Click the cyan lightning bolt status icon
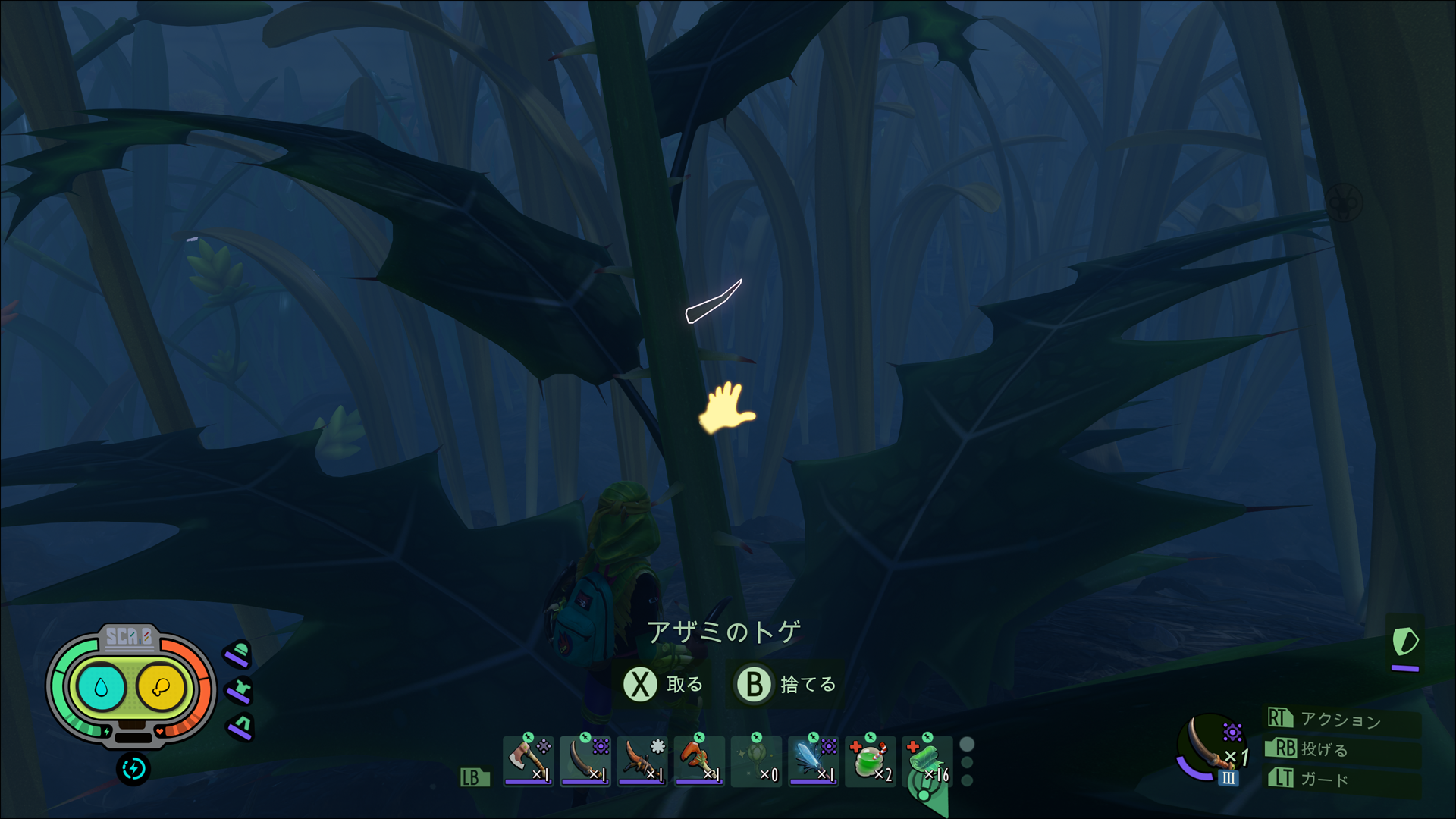 coord(133,769)
